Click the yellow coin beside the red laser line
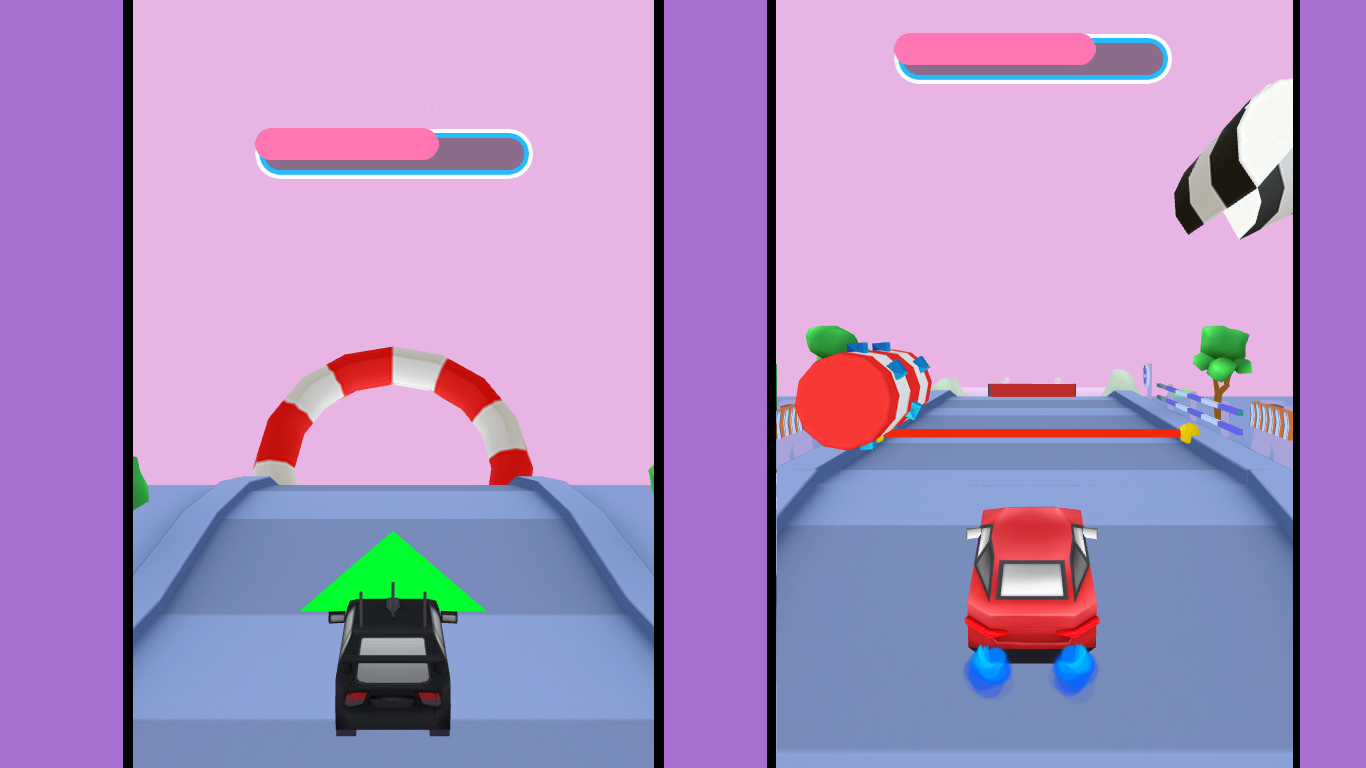1366x768 pixels. [1189, 432]
